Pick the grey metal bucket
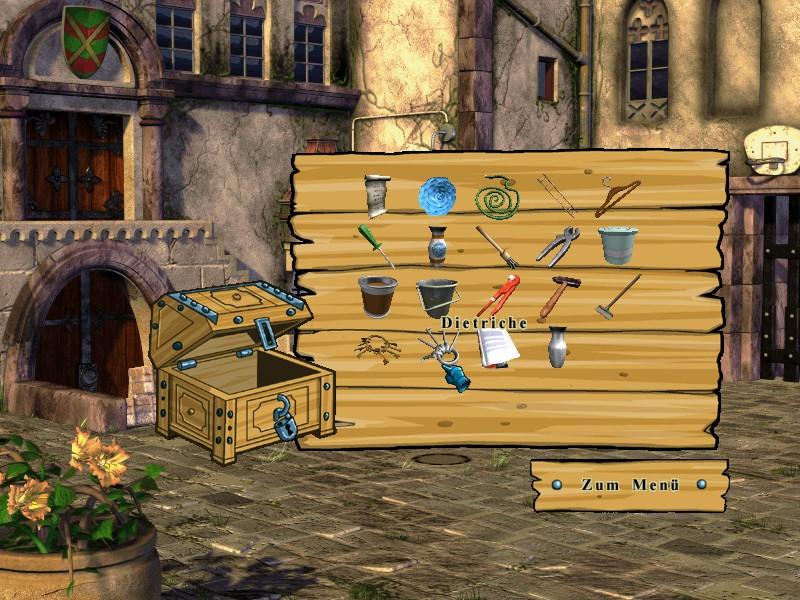 [x=437, y=297]
